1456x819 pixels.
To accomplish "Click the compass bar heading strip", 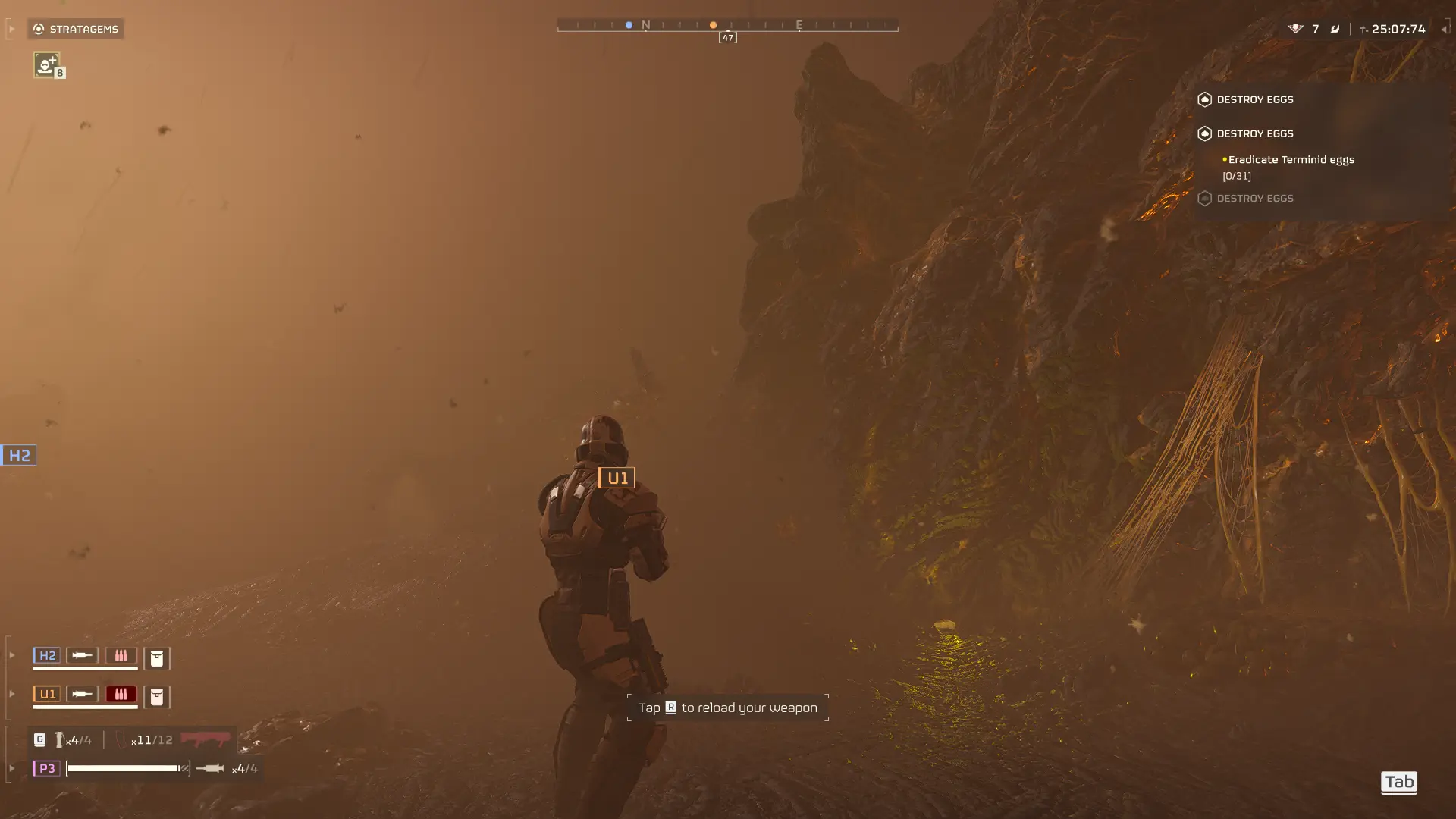I will coord(727,25).
